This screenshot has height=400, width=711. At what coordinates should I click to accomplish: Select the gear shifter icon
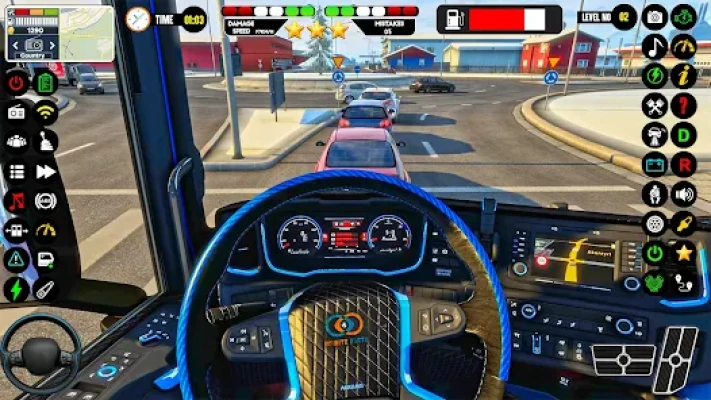[x=45, y=142]
